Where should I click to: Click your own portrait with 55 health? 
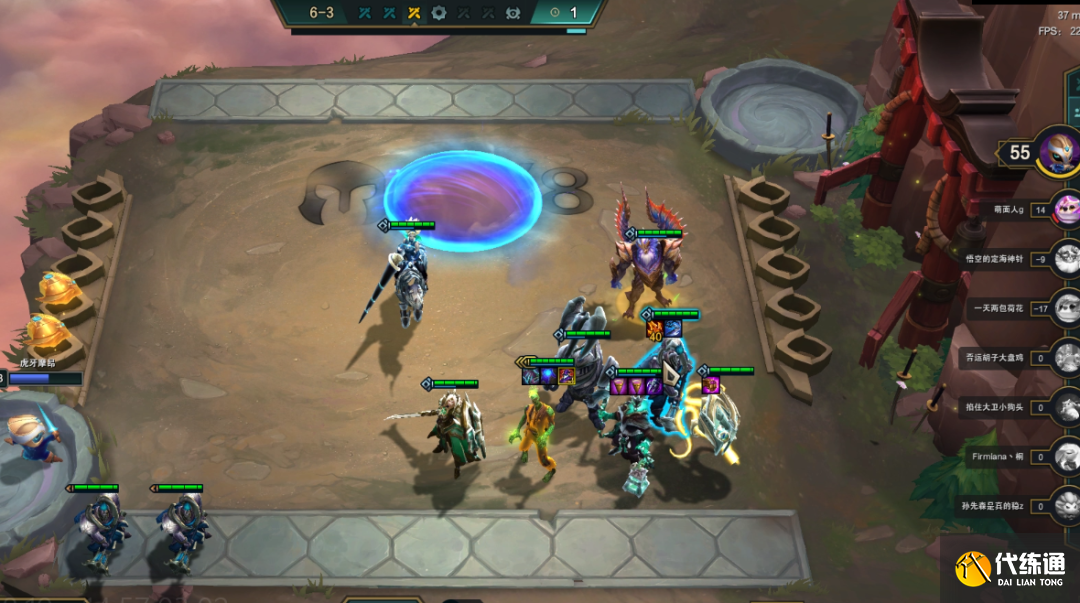click(x=1058, y=153)
